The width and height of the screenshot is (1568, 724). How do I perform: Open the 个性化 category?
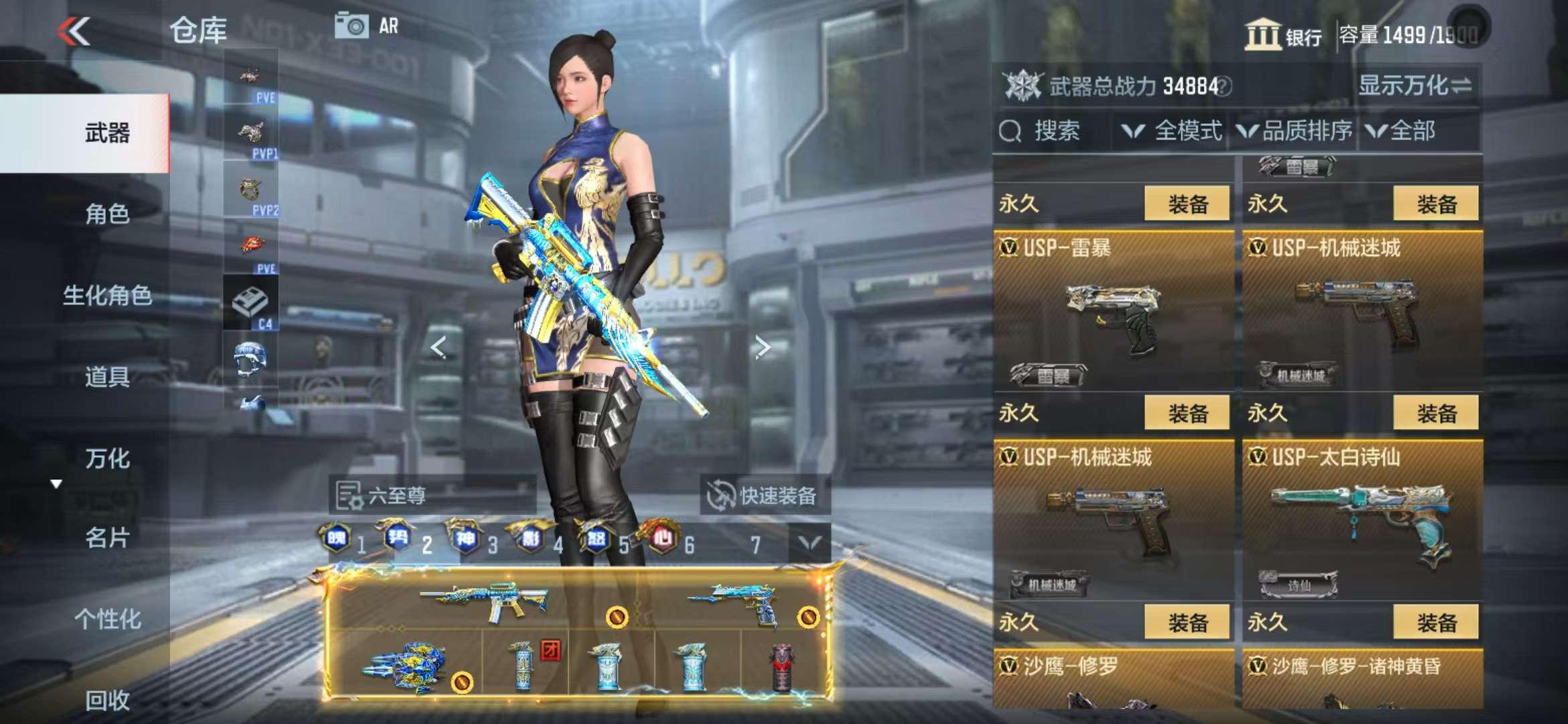point(107,619)
